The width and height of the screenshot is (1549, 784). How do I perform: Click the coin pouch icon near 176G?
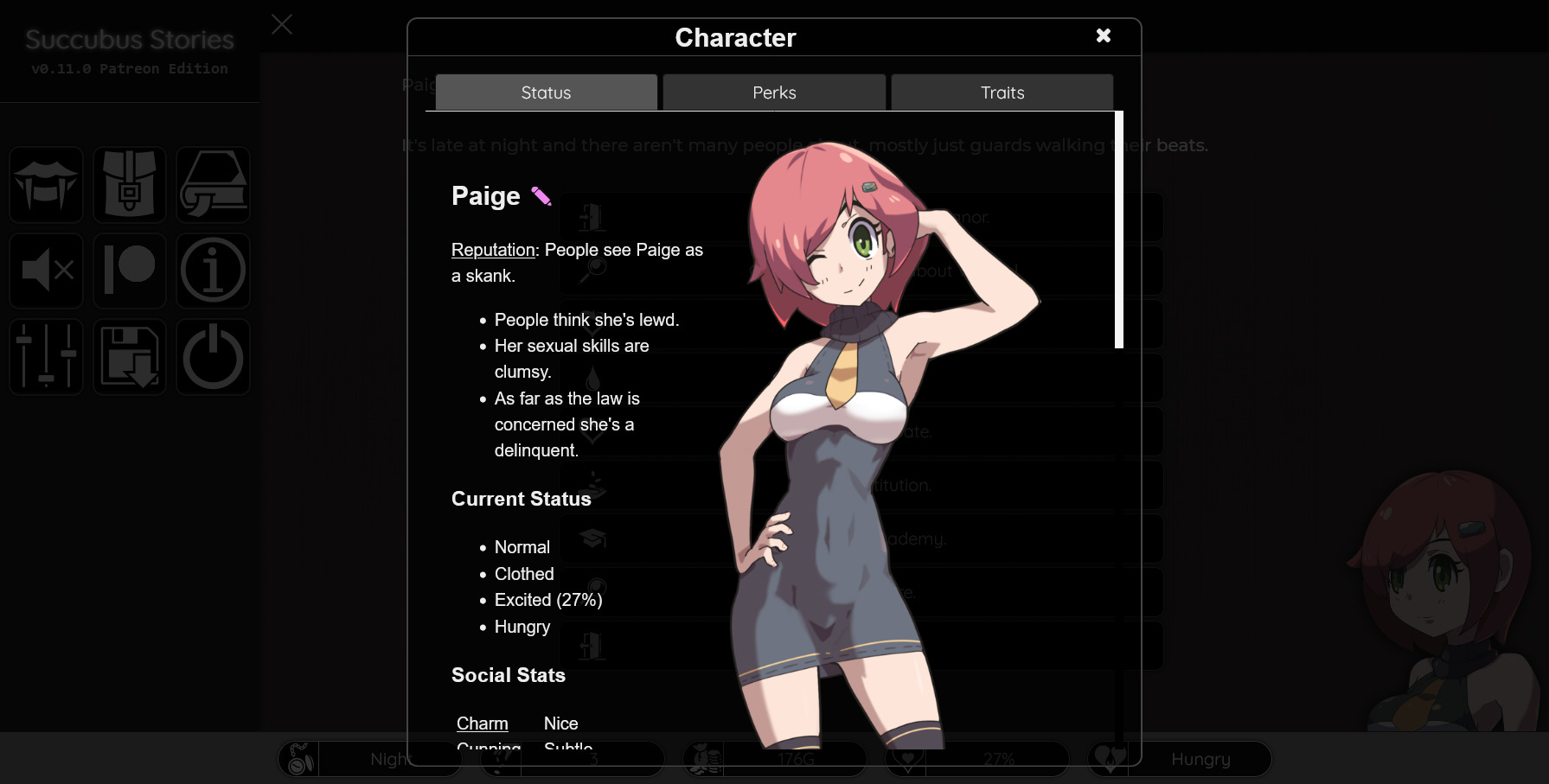[x=702, y=759]
